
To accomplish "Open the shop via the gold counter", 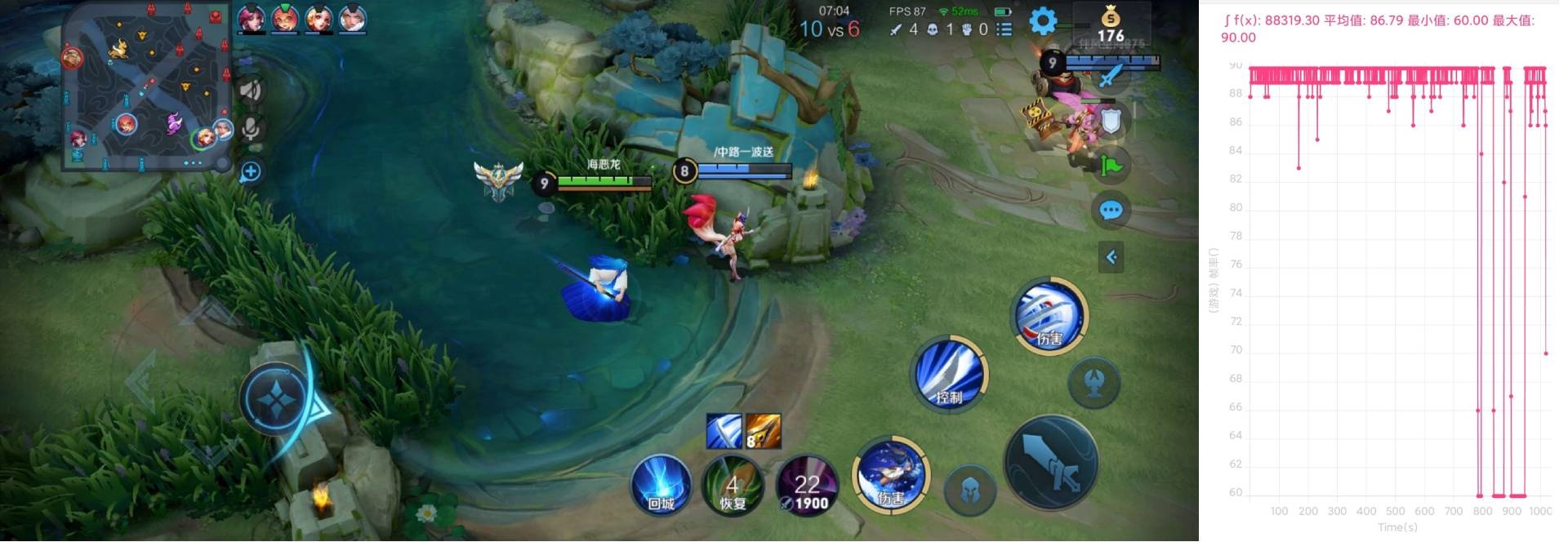I will tap(1110, 24).
